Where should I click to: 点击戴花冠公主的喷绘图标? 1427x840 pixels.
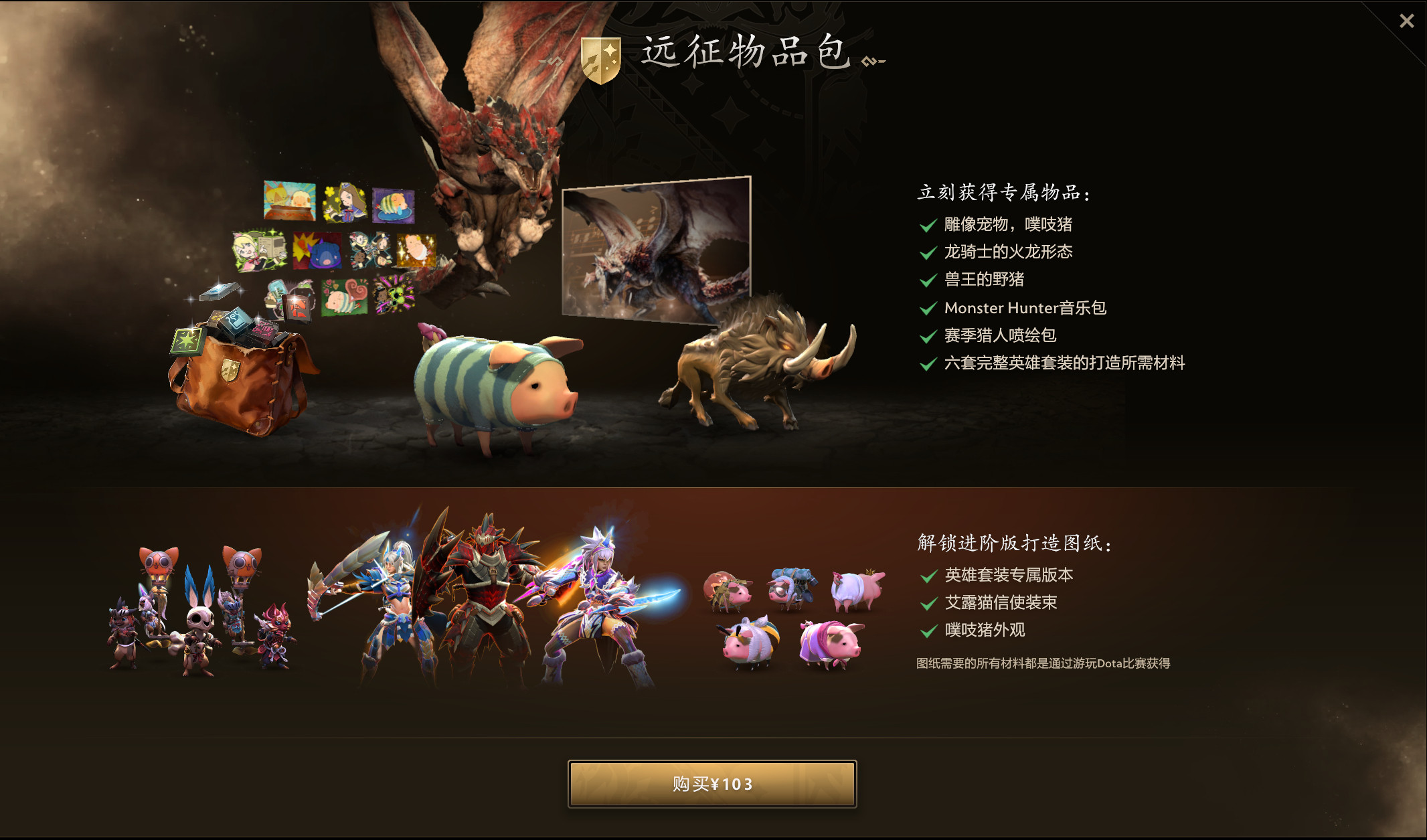[x=345, y=203]
